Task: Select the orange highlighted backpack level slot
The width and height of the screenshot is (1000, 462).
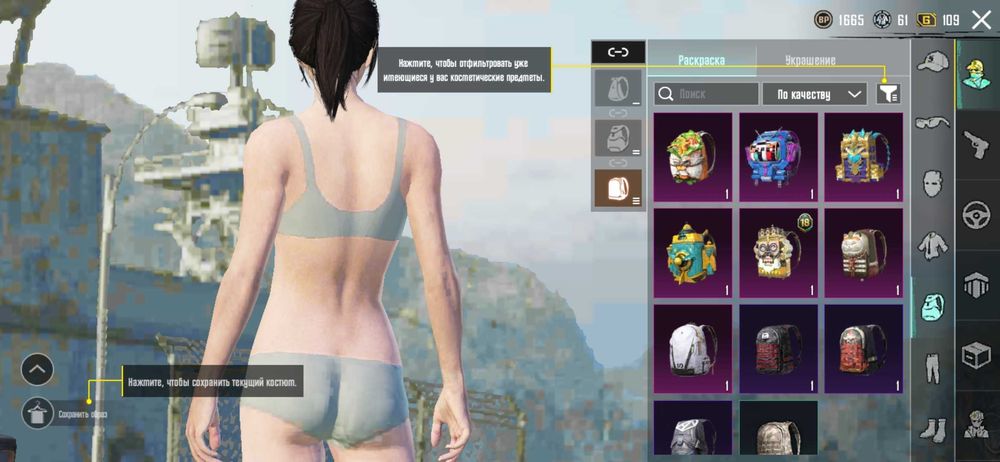Action: click(617, 188)
